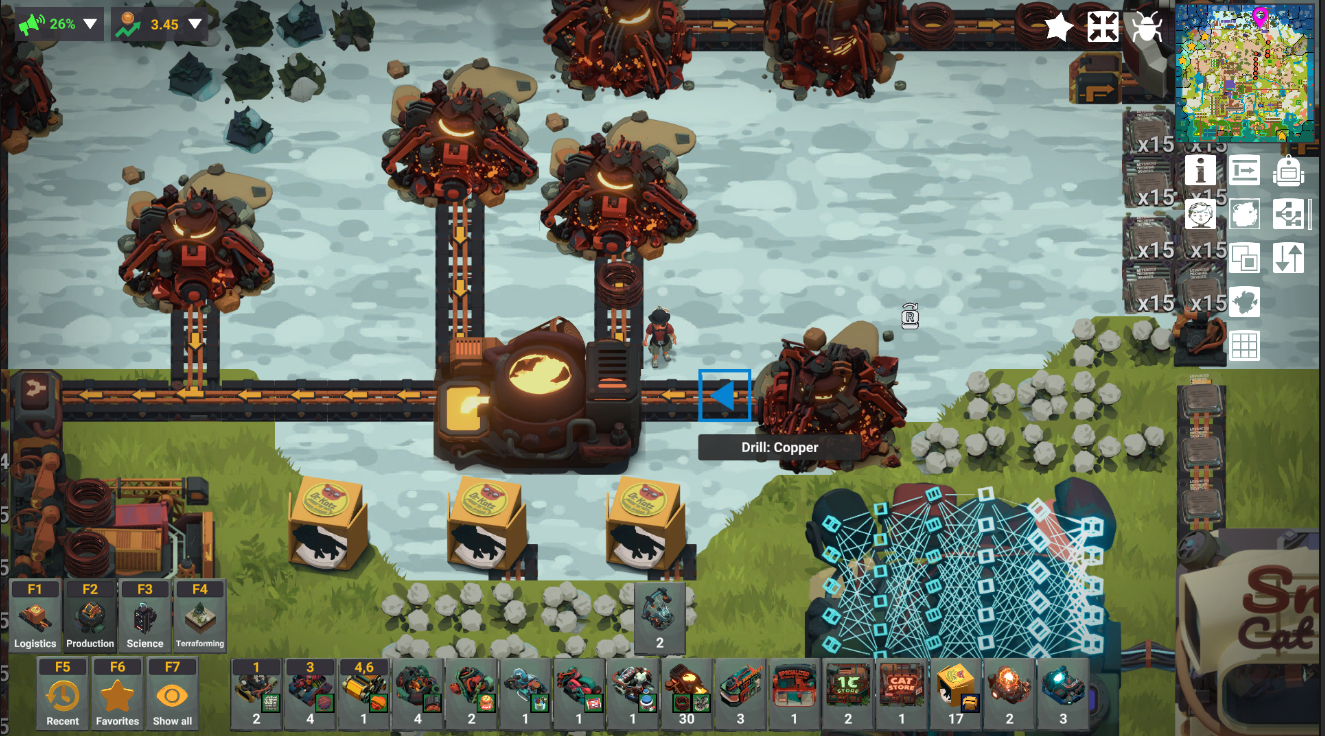Click the white star icon
The height and width of the screenshot is (736, 1325).
click(x=1059, y=27)
